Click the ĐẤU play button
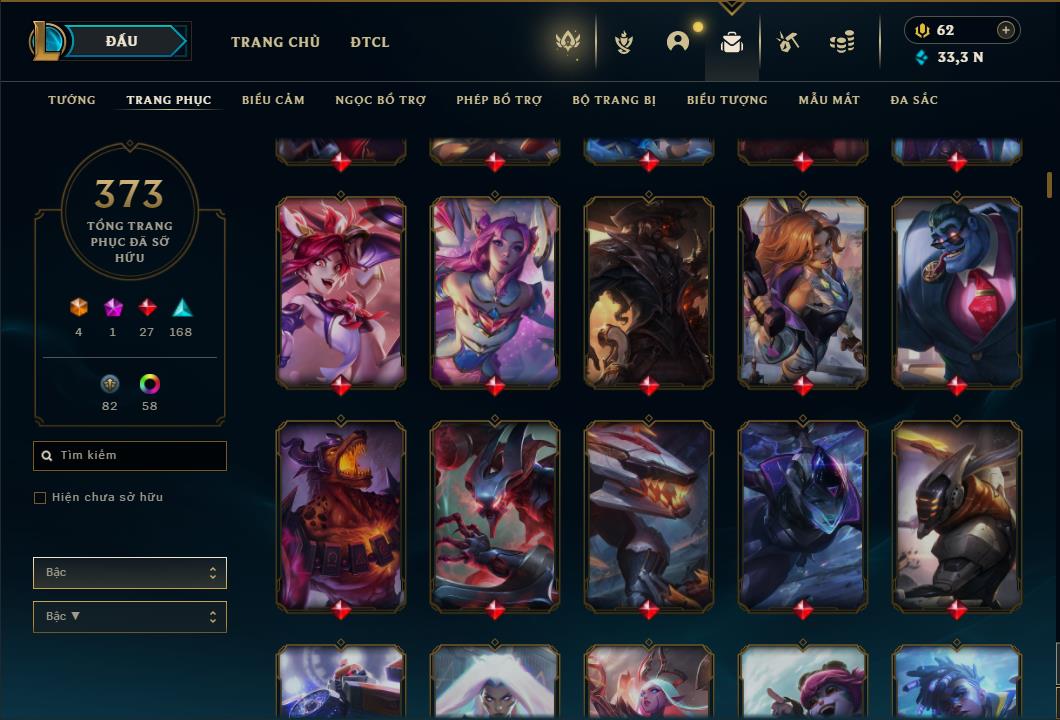The image size is (1060, 720). (x=121, y=41)
